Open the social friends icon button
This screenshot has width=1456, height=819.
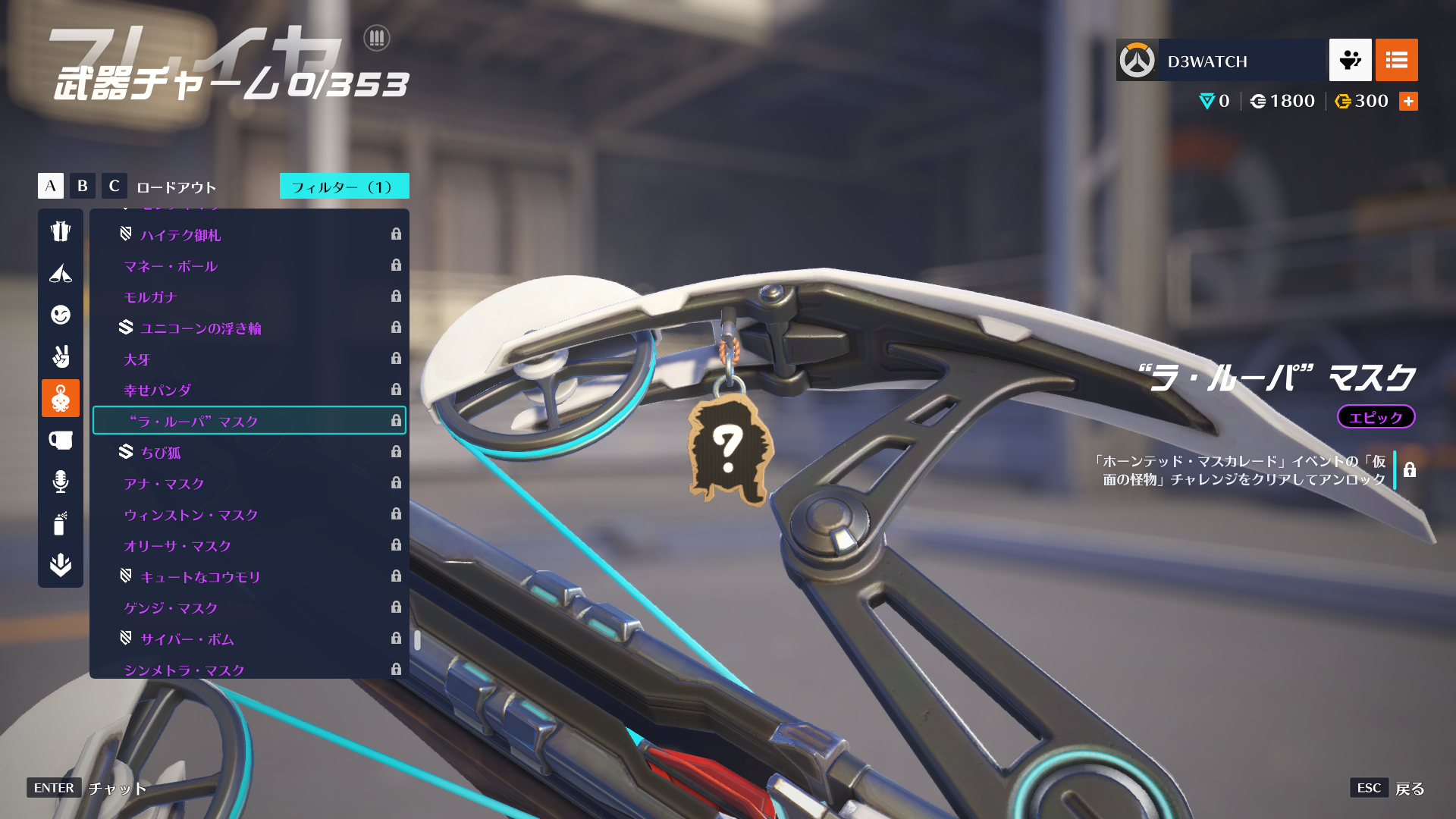tap(1350, 60)
